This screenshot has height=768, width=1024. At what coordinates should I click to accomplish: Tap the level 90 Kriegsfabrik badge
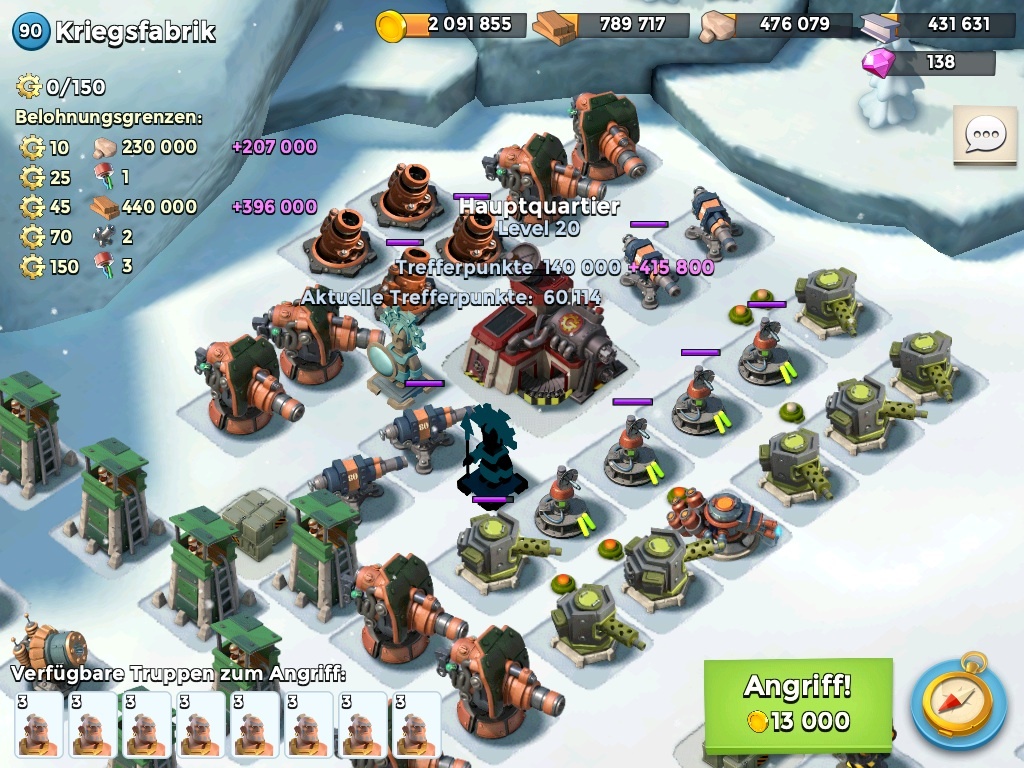point(31,31)
